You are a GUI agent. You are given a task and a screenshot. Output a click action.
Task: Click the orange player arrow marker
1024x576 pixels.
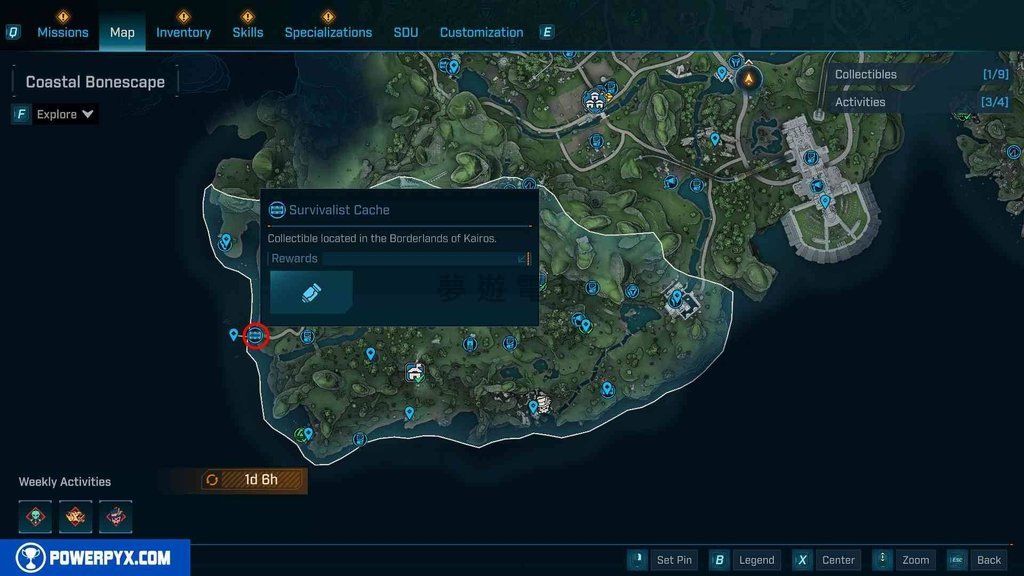click(747, 78)
